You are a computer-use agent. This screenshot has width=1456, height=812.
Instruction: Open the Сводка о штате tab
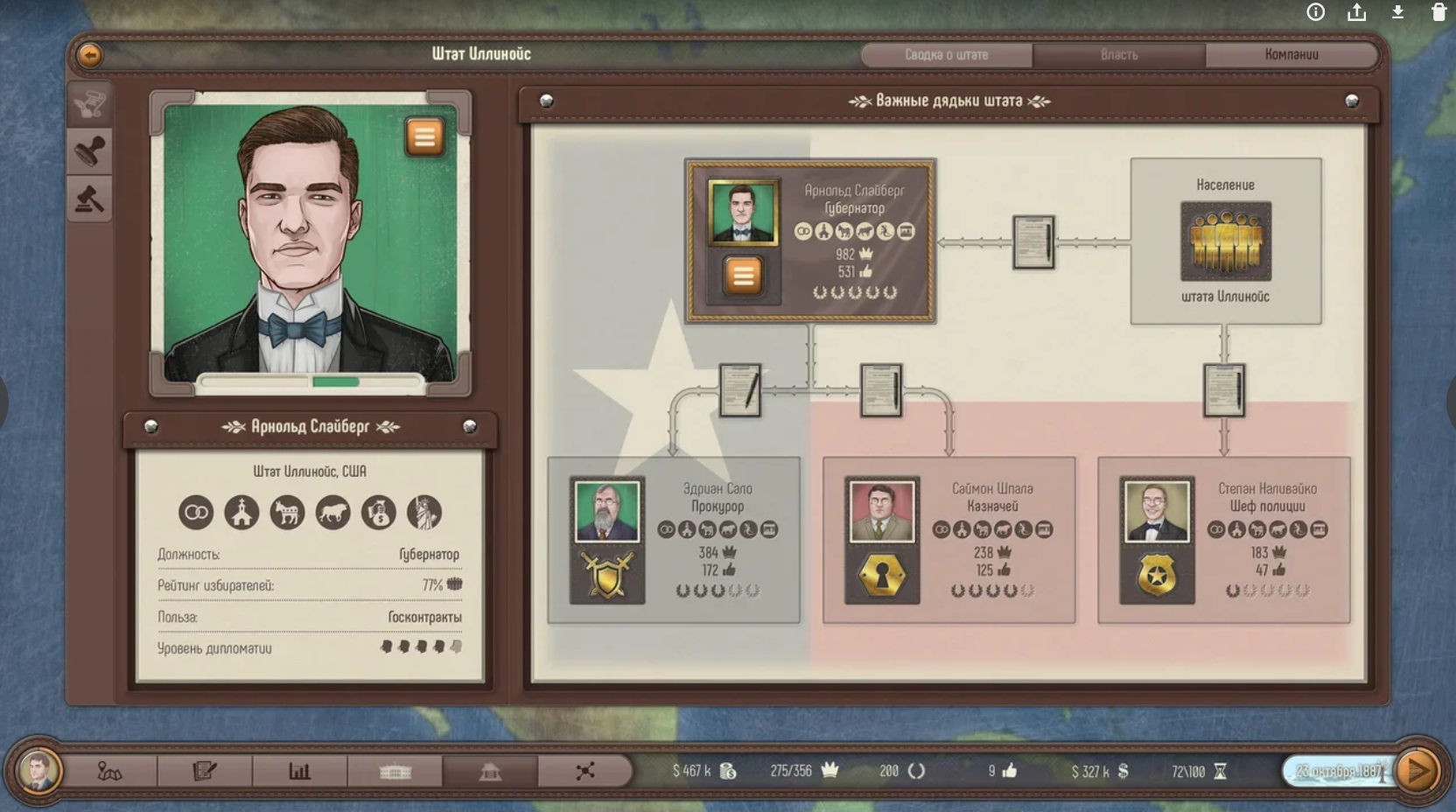click(x=947, y=55)
